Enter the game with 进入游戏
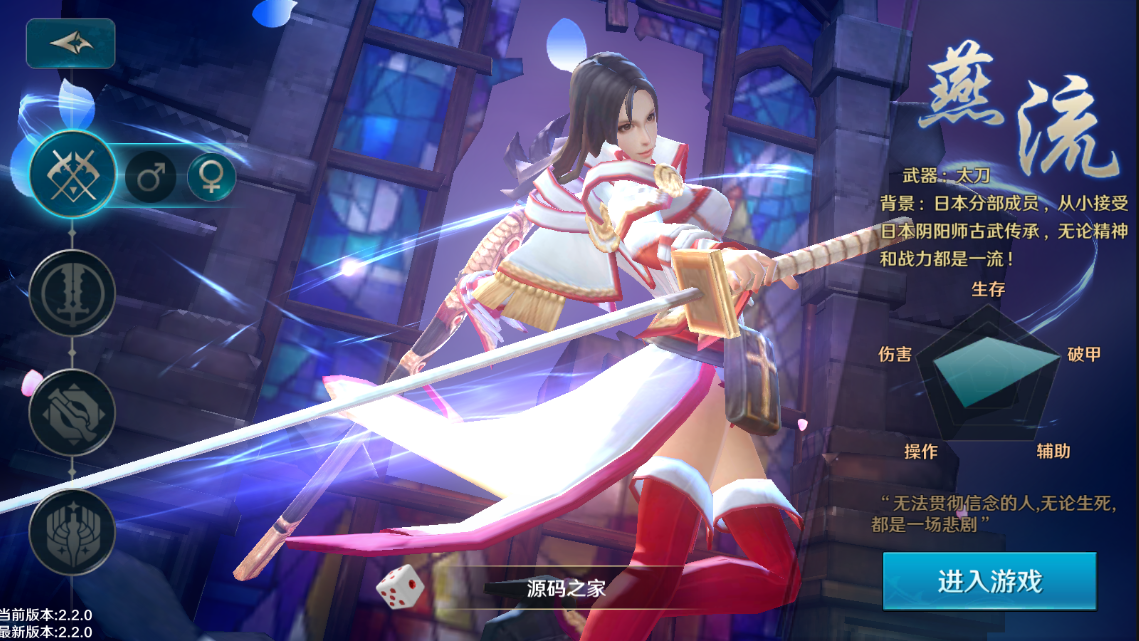The height and width of the screenshot is (641, 1139). [989, 581]
